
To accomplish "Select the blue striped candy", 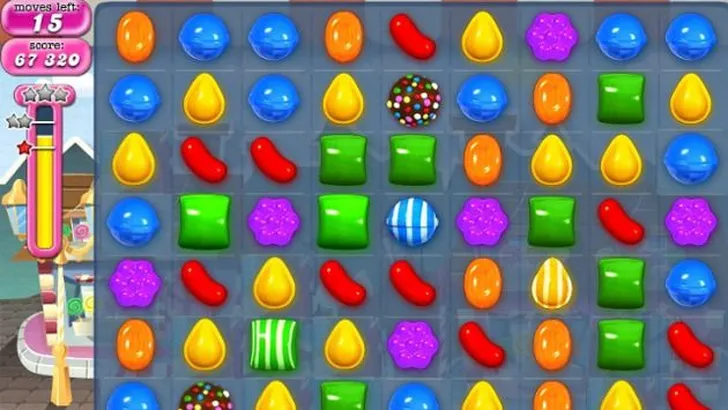I will pos(413,222).
